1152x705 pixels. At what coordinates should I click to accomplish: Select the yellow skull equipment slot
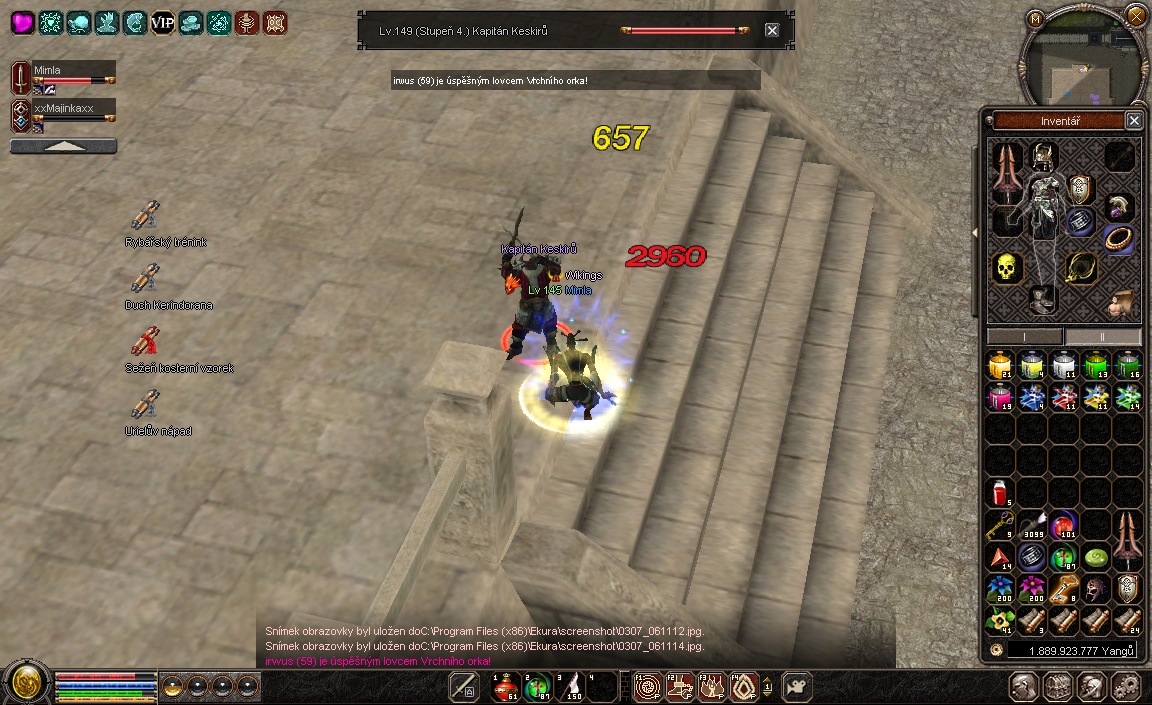click(x=1006, y=267)
